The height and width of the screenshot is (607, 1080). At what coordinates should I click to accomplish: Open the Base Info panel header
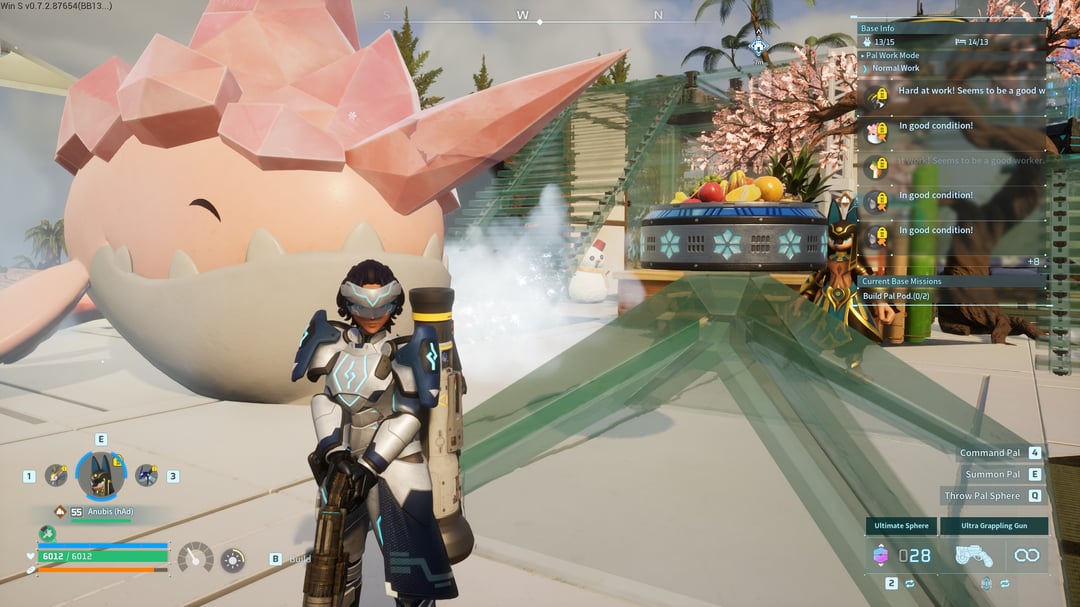coord(878,29)
